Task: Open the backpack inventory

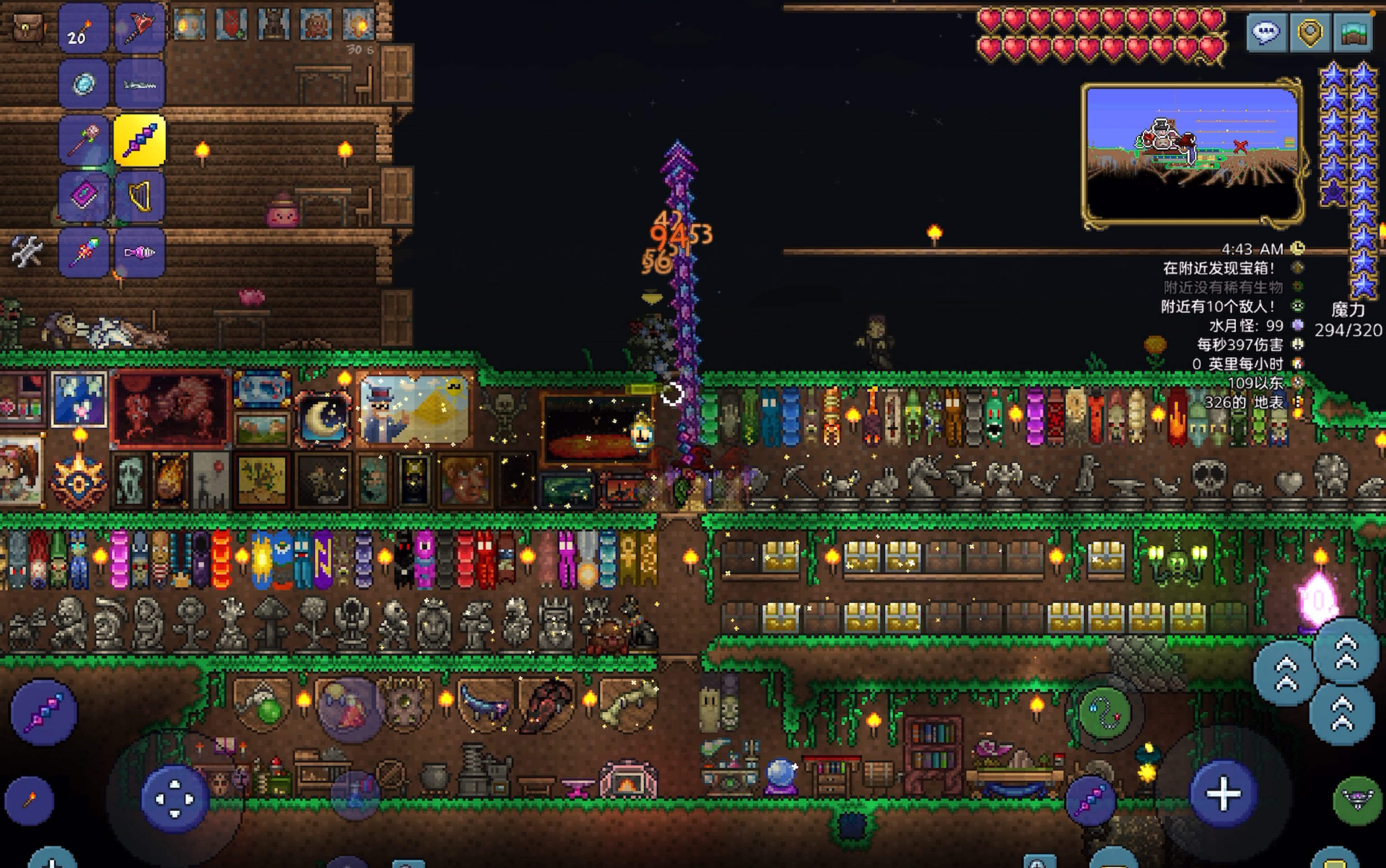Action: tap(27, 27)
